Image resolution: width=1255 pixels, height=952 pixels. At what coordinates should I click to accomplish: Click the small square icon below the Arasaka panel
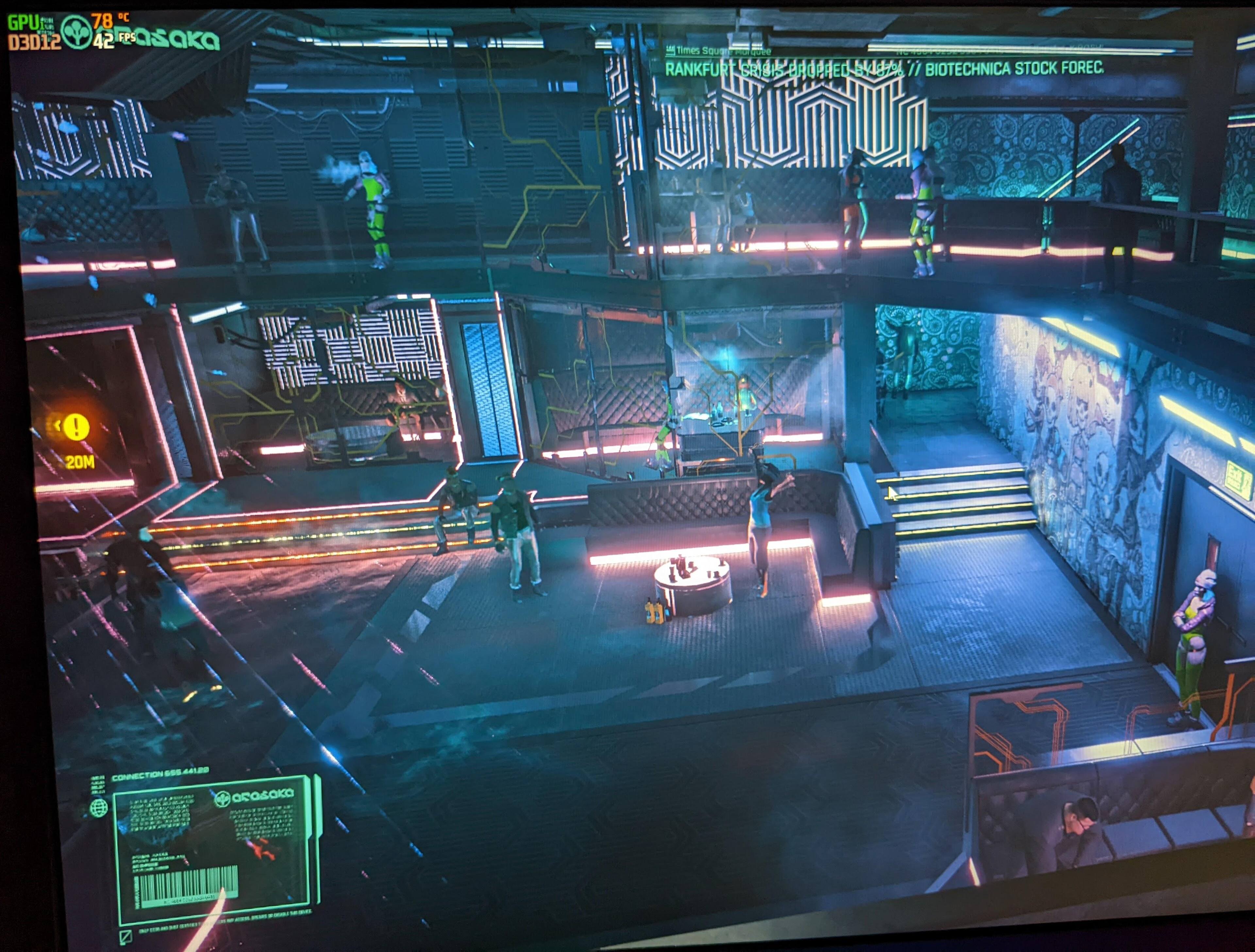pos(126,936)
